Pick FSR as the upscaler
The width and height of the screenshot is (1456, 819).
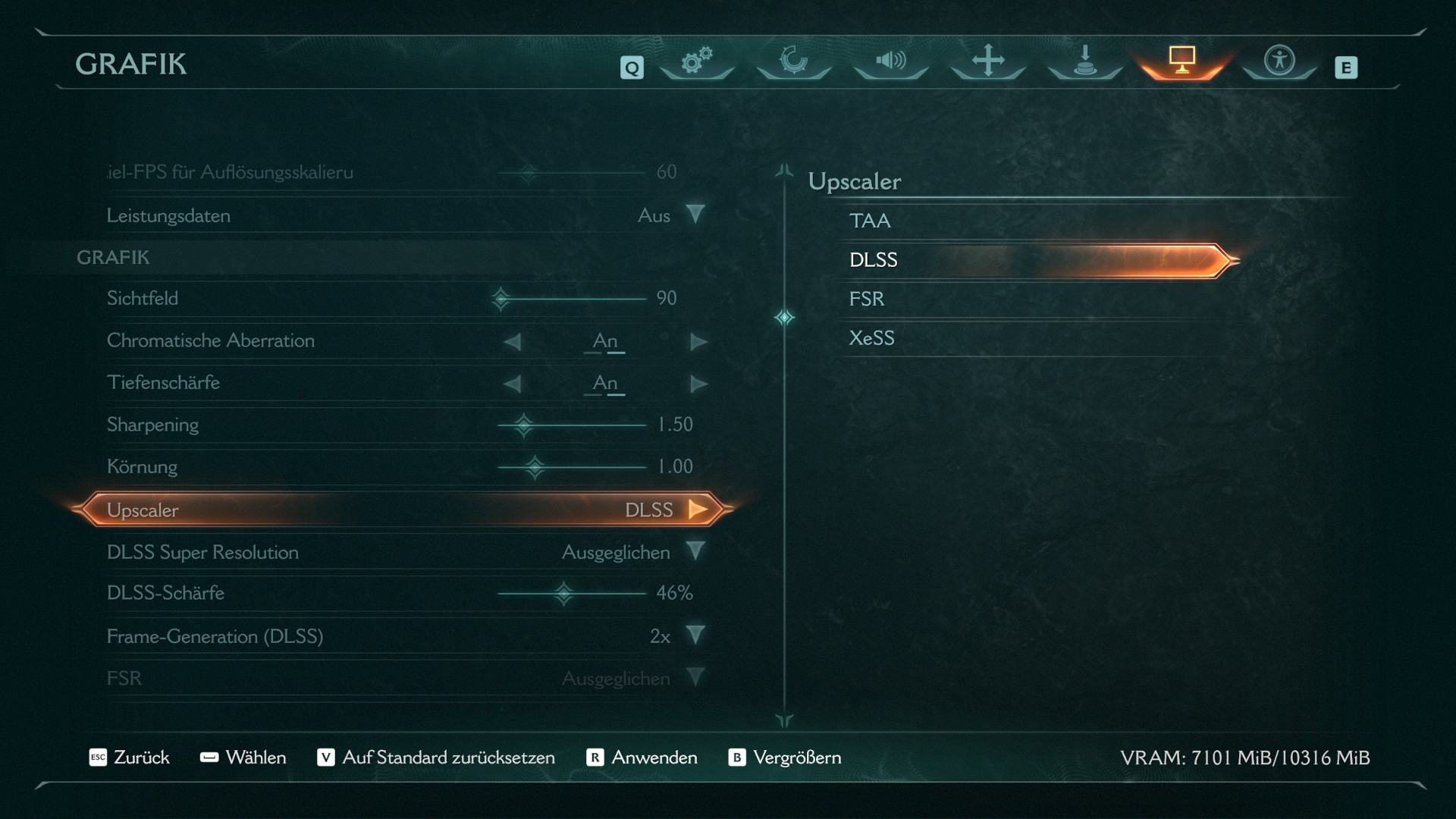tap(867, 299)
